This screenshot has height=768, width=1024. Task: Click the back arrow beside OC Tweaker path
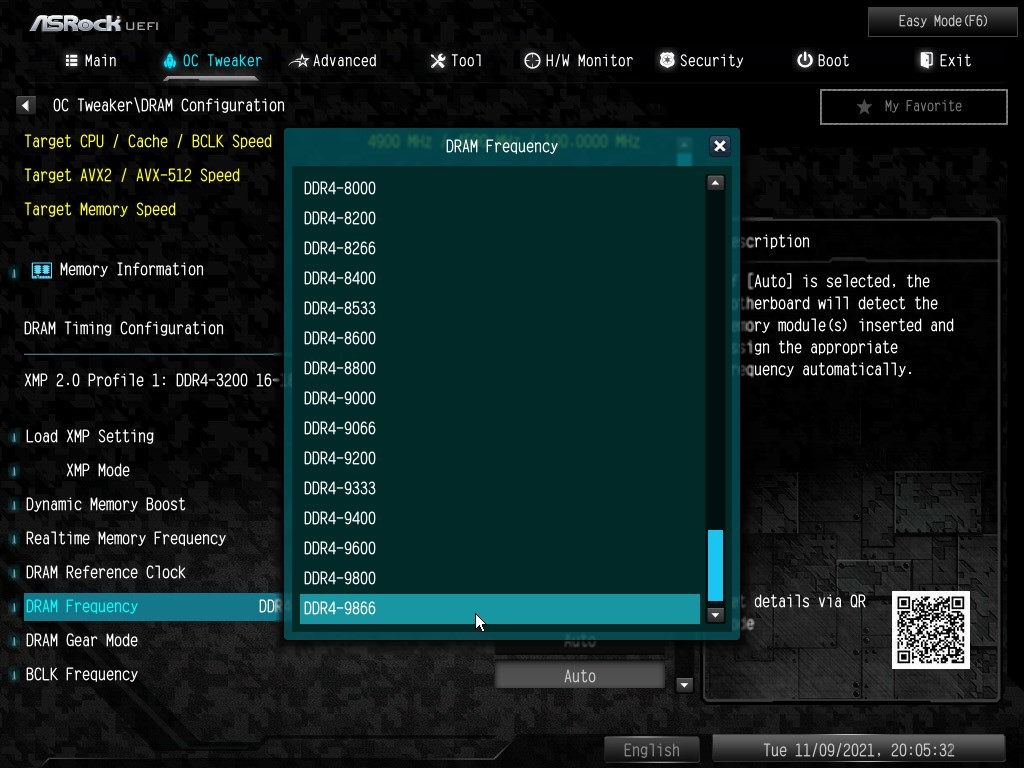pyautogui.click(x=27, y=105)
